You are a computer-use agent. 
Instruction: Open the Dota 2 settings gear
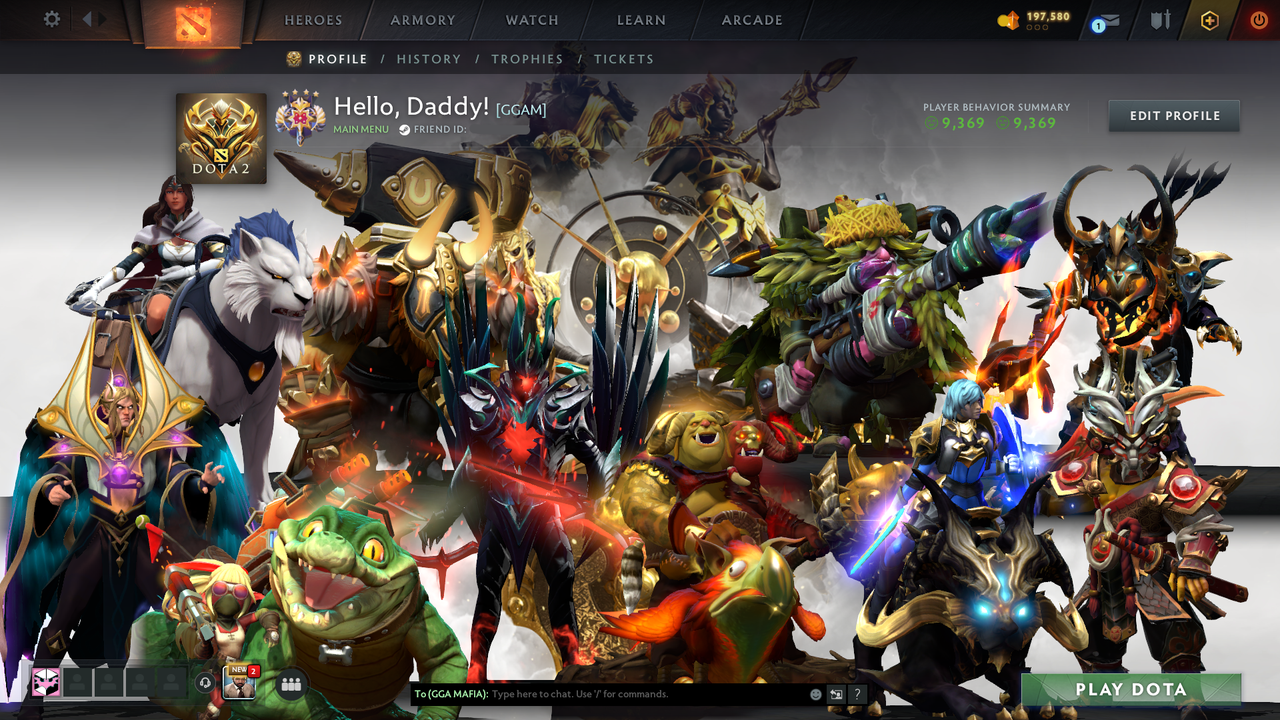click(52, 18)
